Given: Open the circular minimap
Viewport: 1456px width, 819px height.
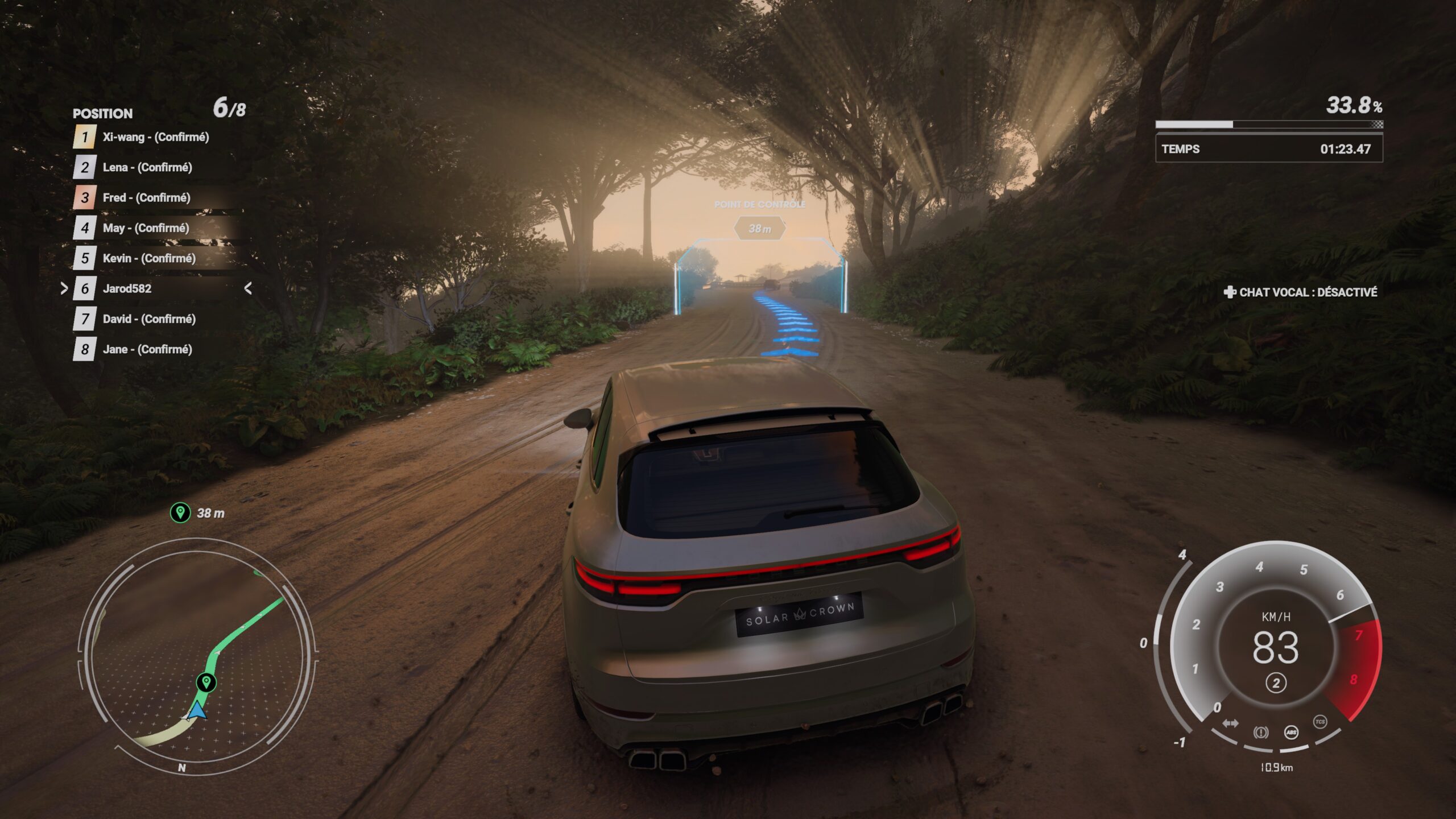Looking at the screenshot, I should (197, 656).
